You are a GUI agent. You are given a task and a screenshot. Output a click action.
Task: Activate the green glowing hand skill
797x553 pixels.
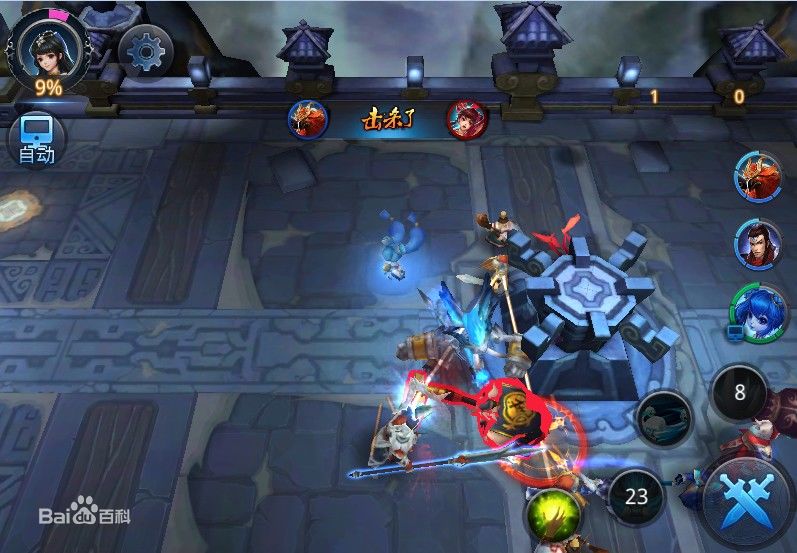pyautogui.click(x=554, y=513)
